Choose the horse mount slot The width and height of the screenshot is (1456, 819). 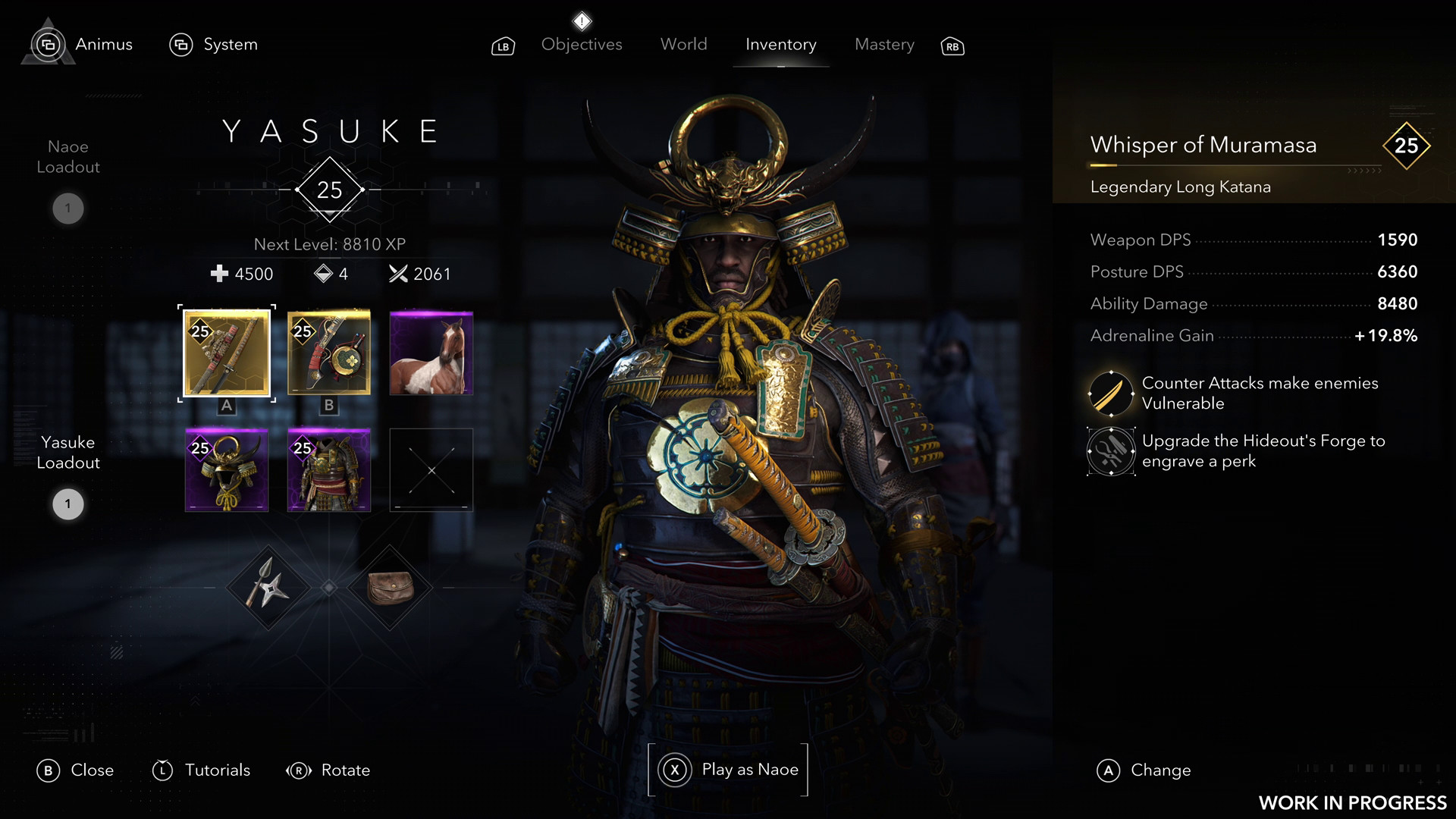[431, 353]
